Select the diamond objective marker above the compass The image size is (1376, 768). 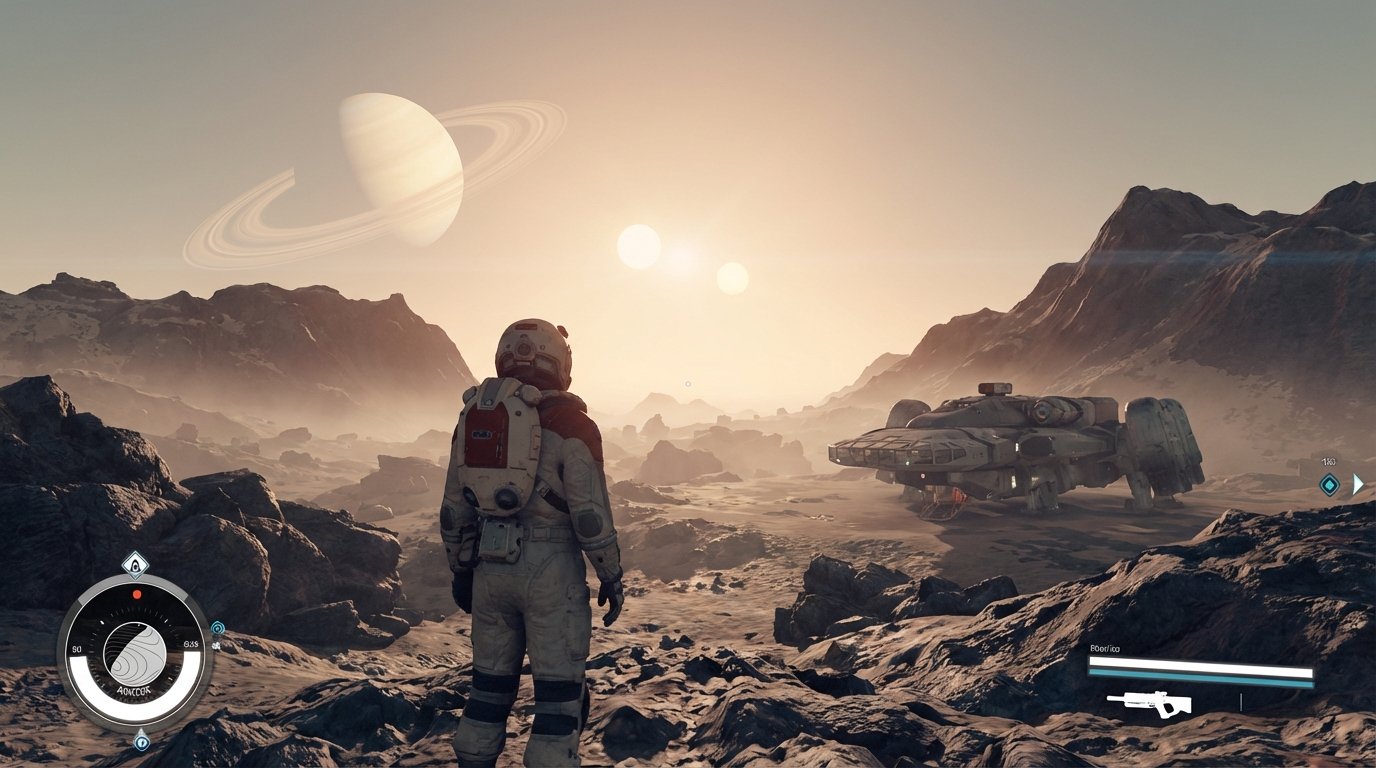coord(135,565)
